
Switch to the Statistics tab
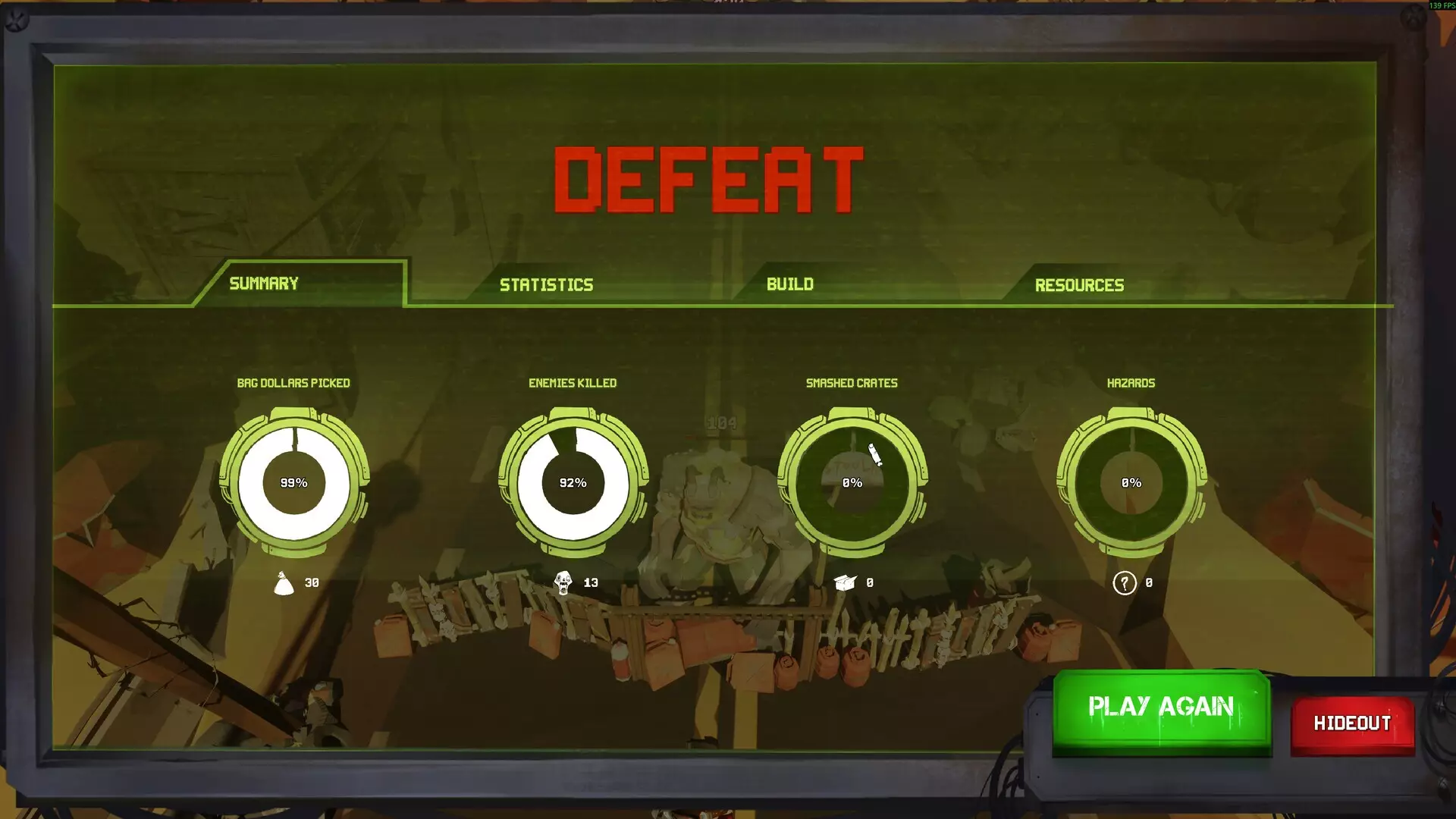(546, 285)
